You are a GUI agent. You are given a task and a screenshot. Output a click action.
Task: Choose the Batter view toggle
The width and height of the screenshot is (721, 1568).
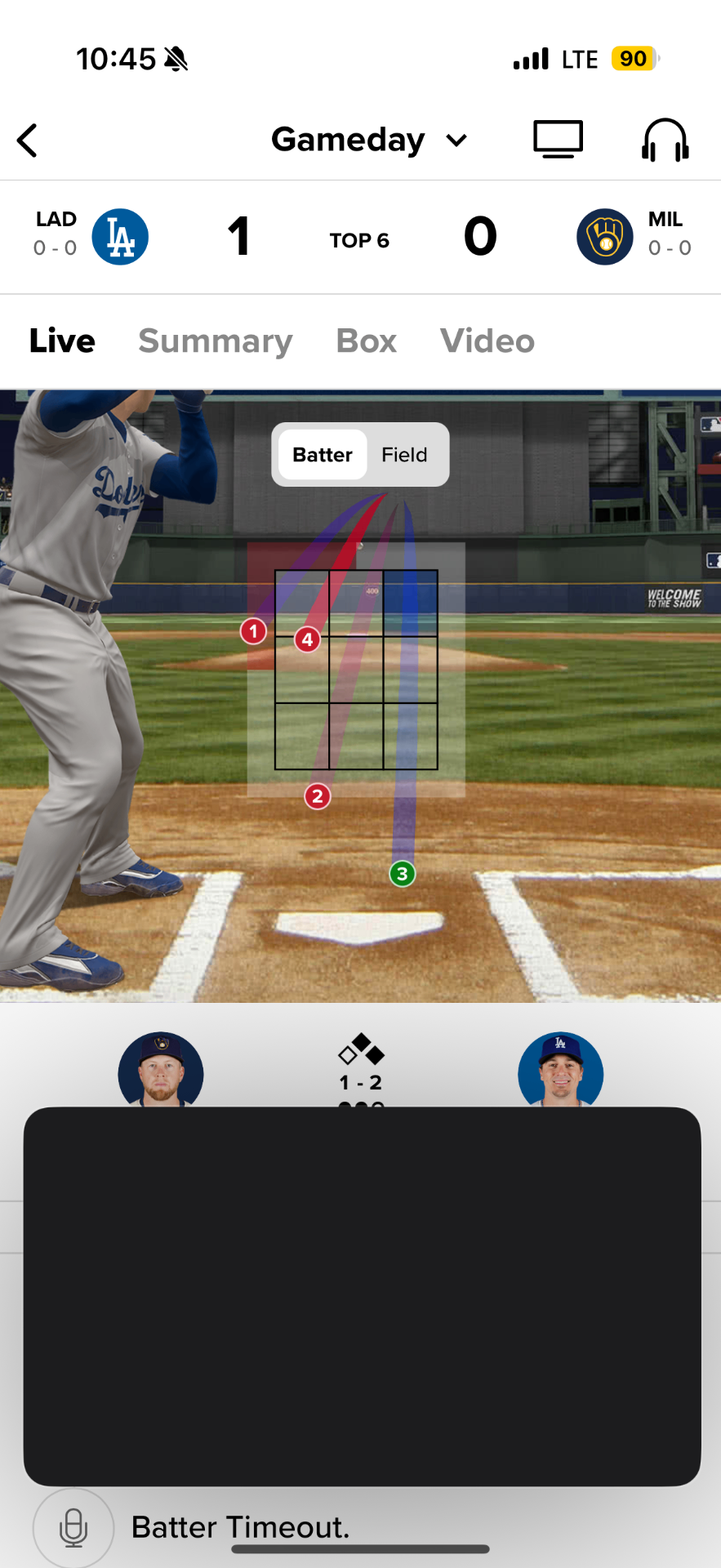[x=323, y=455]
